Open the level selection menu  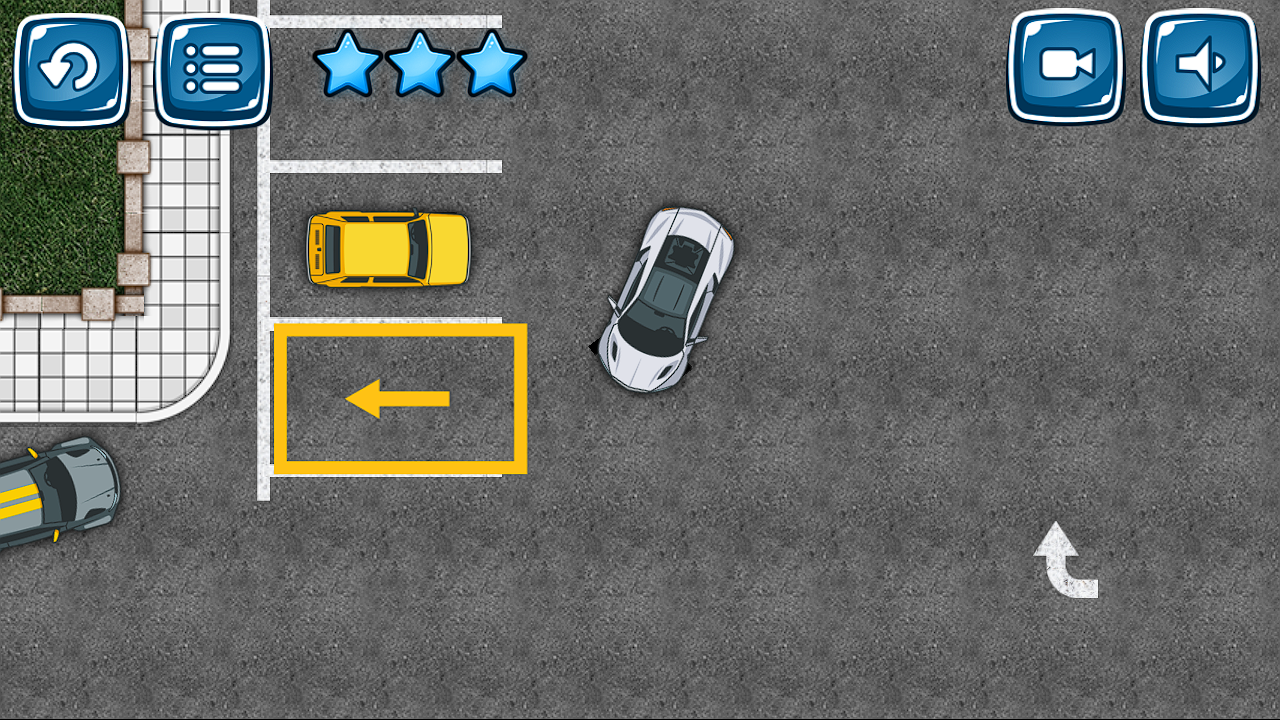click(215, 70)
